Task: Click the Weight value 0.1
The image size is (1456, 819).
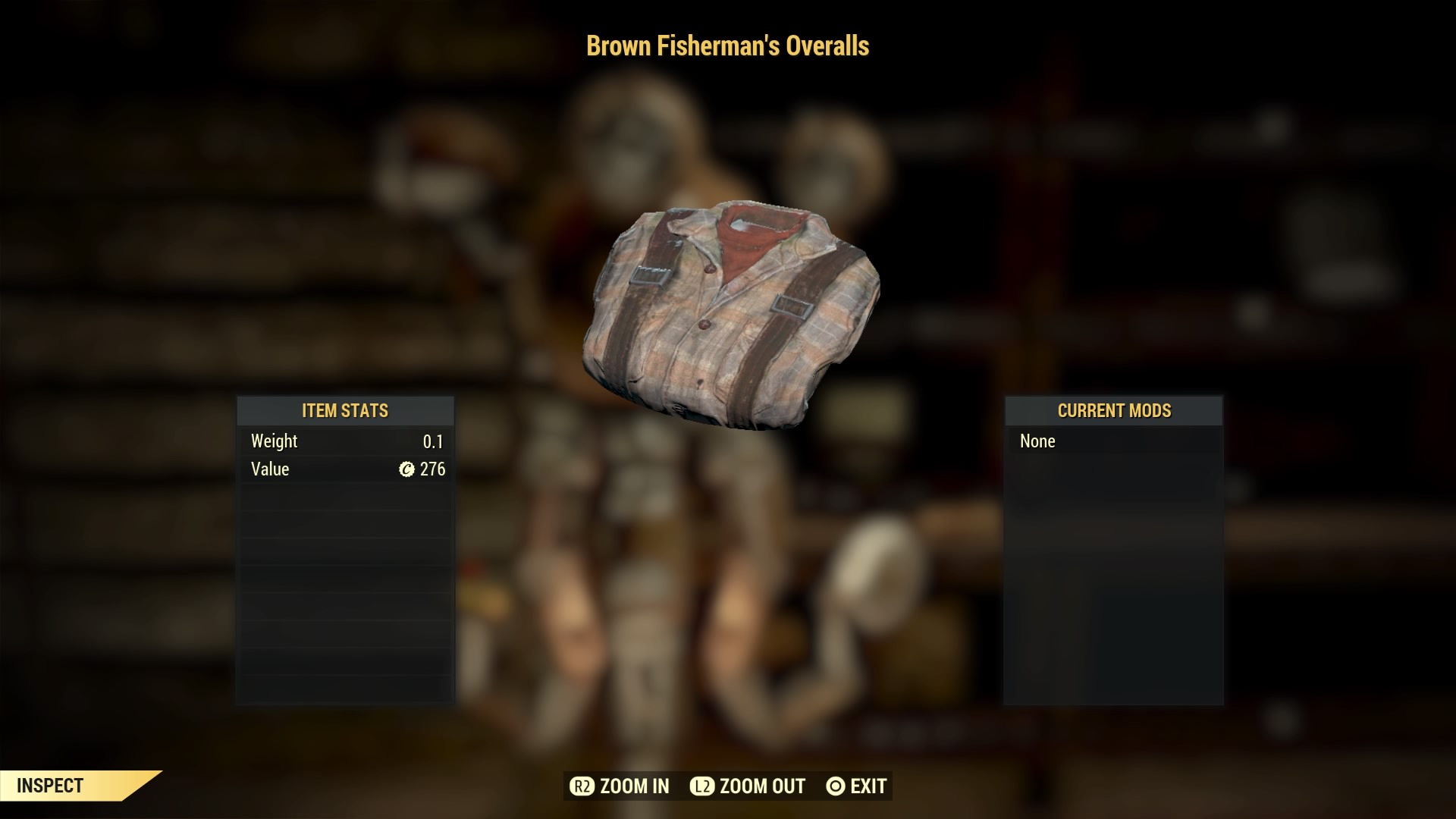Action: pyautogui.click(x=434, y=441)
